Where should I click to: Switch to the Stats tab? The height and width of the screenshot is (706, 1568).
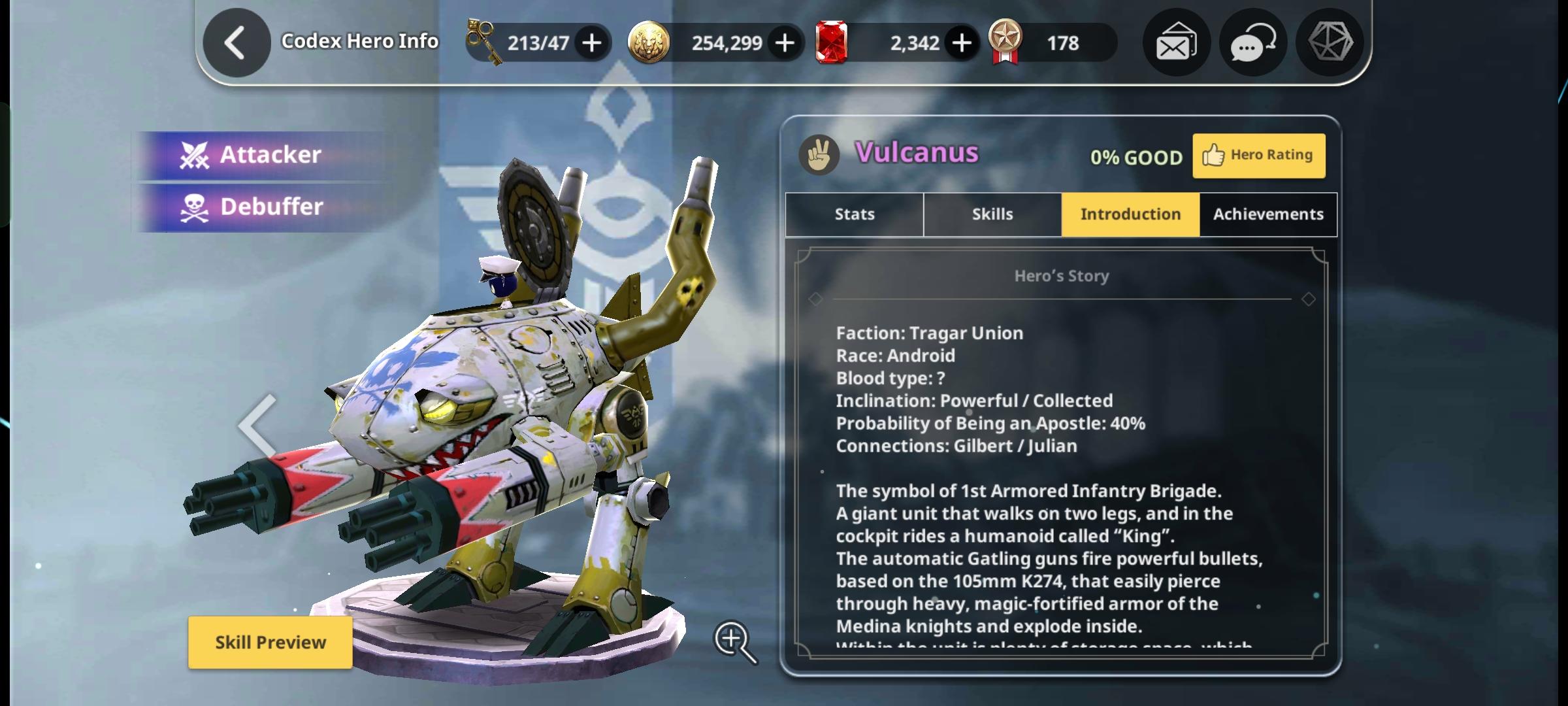point(854,214)
